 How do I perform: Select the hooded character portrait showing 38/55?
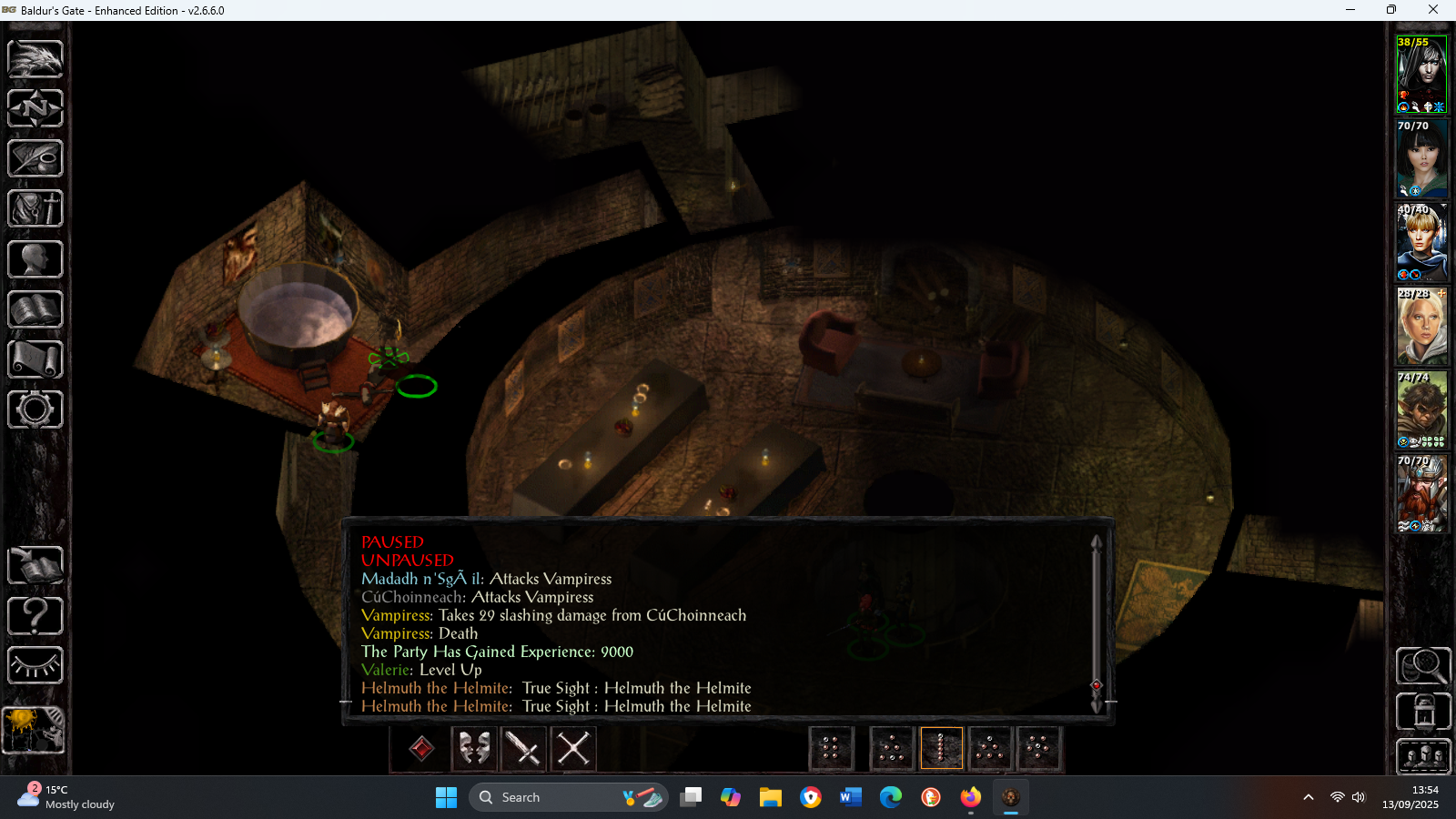point(1421,75)
